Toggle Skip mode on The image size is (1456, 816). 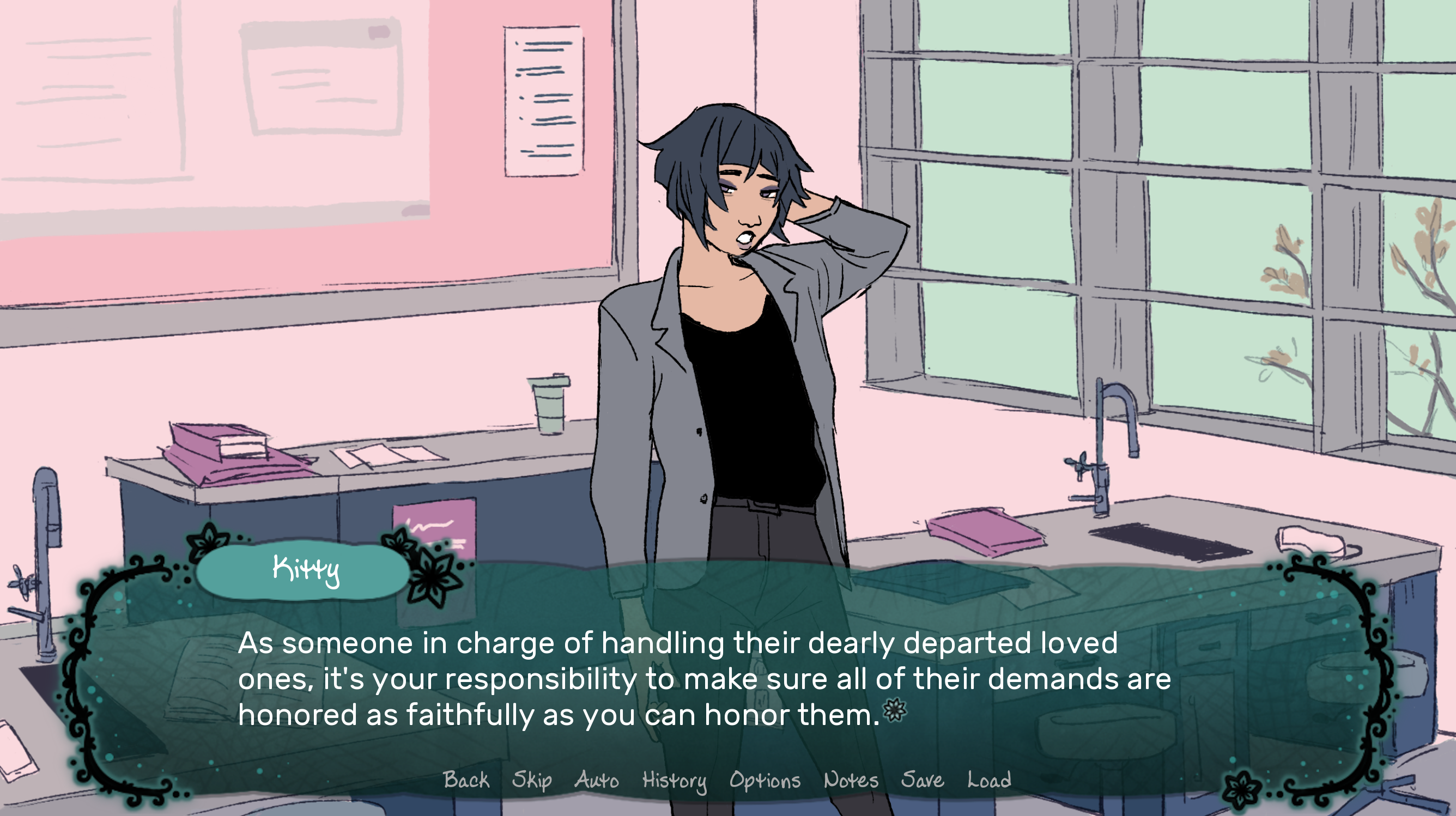click(532, 781)
